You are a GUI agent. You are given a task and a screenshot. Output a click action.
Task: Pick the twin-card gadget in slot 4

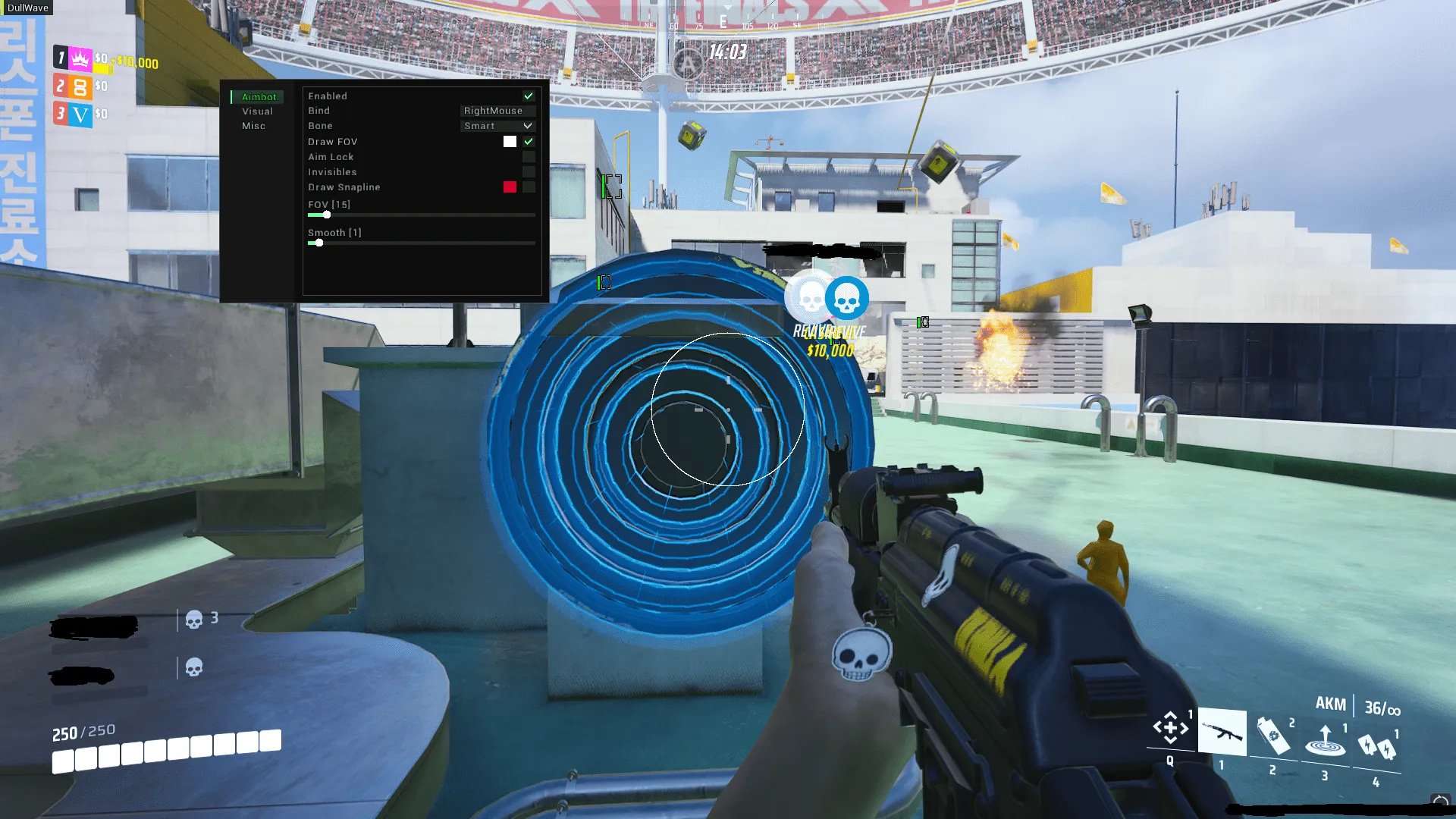pos(1377,746)
